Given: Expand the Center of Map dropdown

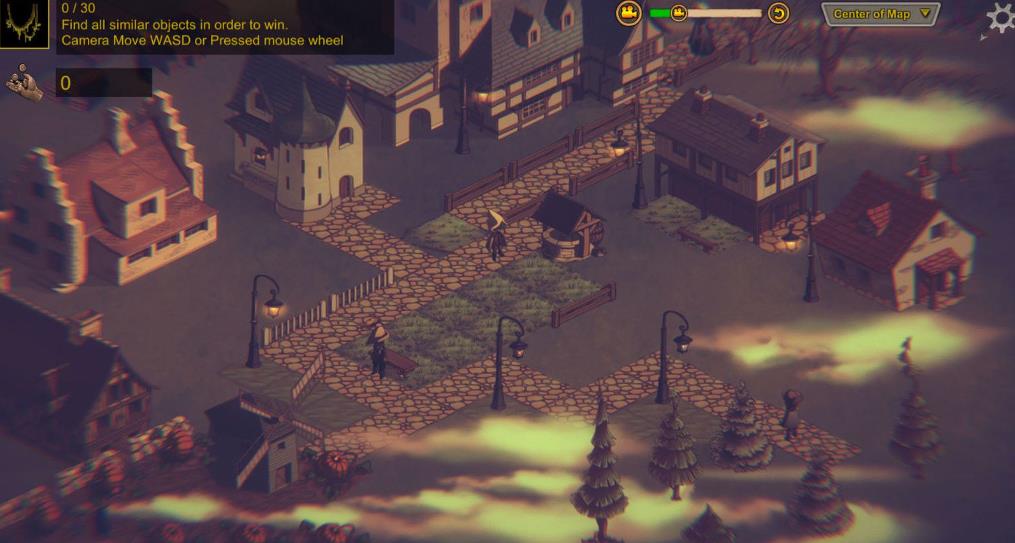Looking at the screenshot, I should coord(880,14).
